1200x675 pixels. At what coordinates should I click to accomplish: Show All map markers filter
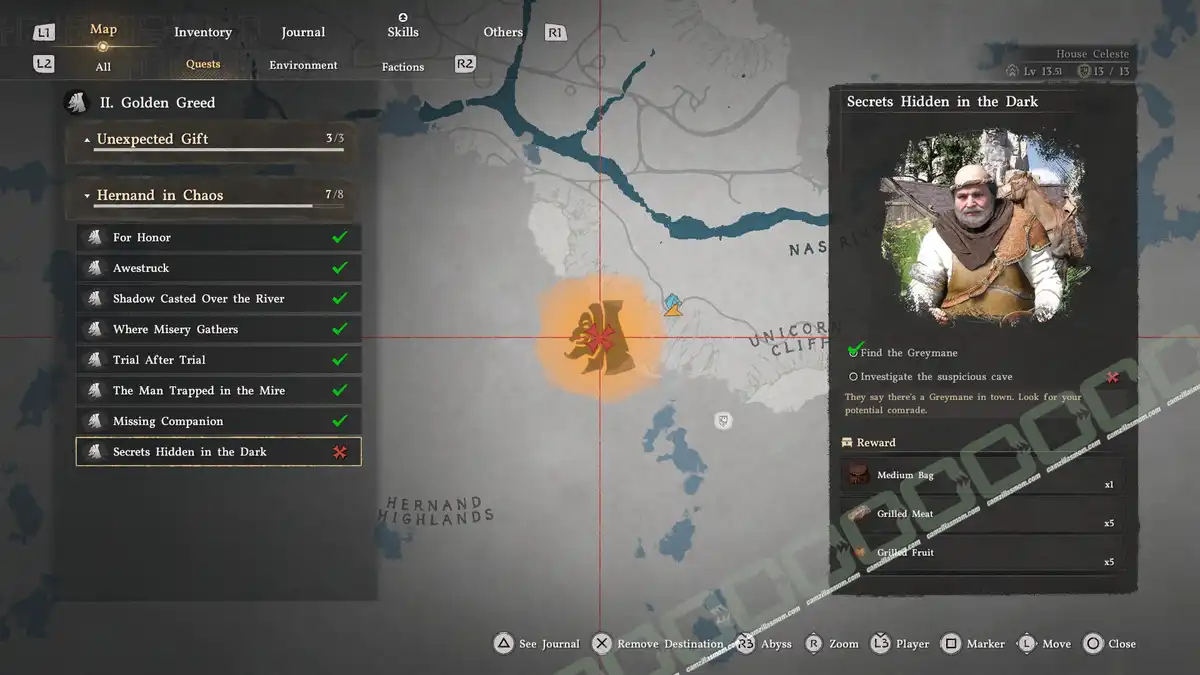pyautogui.click(x=103, y=67)
